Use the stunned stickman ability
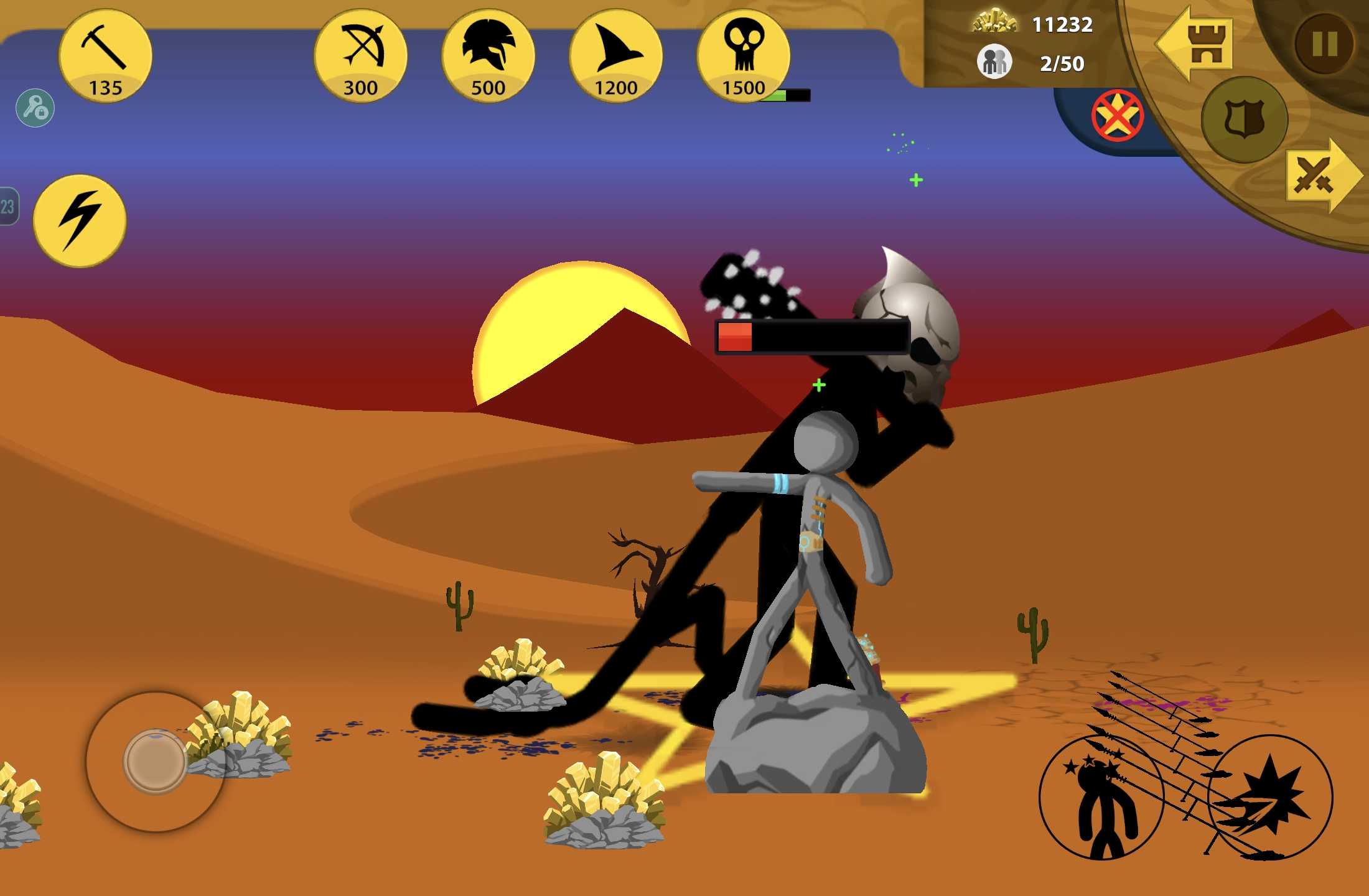 click(1101, 798)
